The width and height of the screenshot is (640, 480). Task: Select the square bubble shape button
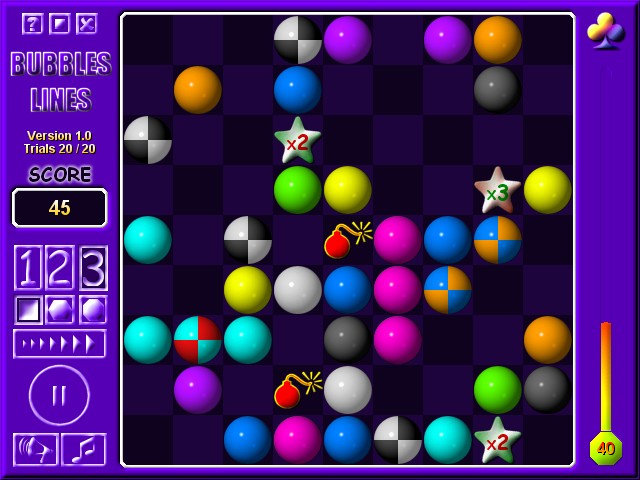27,309
